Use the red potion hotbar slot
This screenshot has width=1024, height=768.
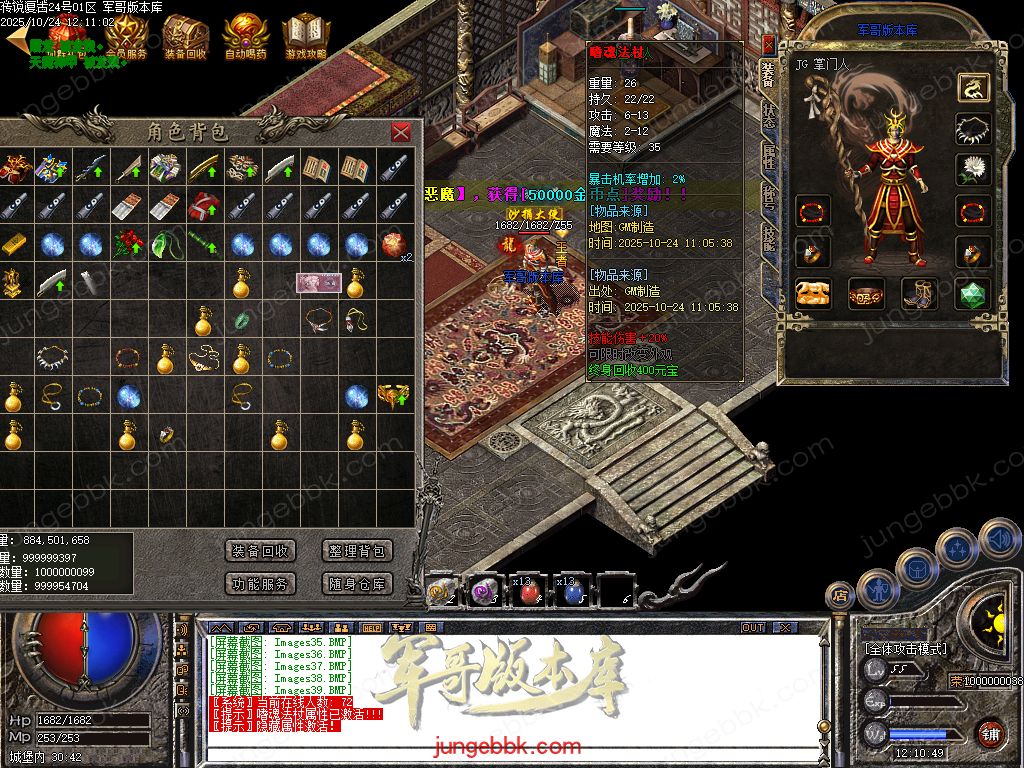pos(530,593)
